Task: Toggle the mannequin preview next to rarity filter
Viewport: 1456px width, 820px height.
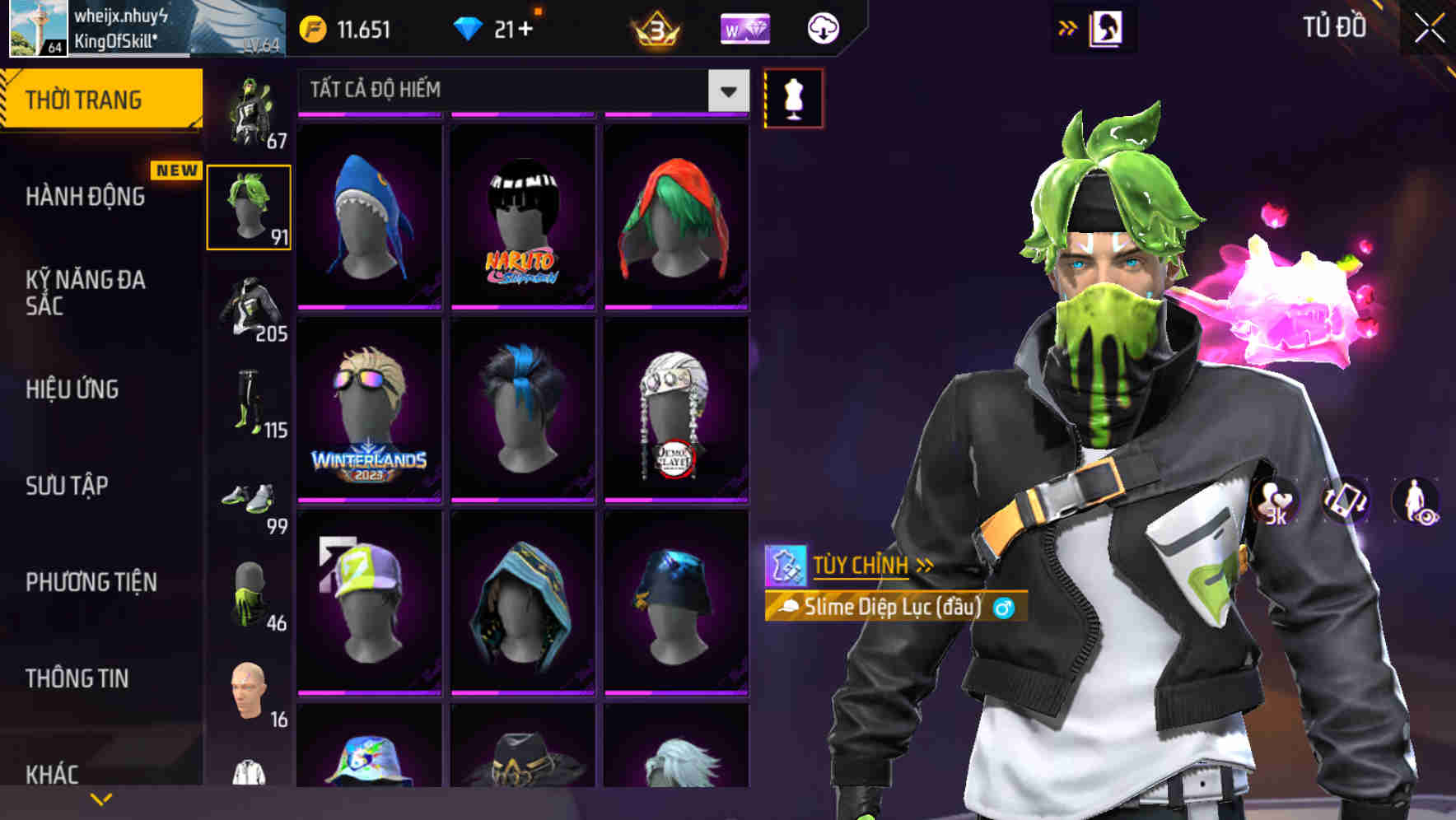Action: coord(793,97)
